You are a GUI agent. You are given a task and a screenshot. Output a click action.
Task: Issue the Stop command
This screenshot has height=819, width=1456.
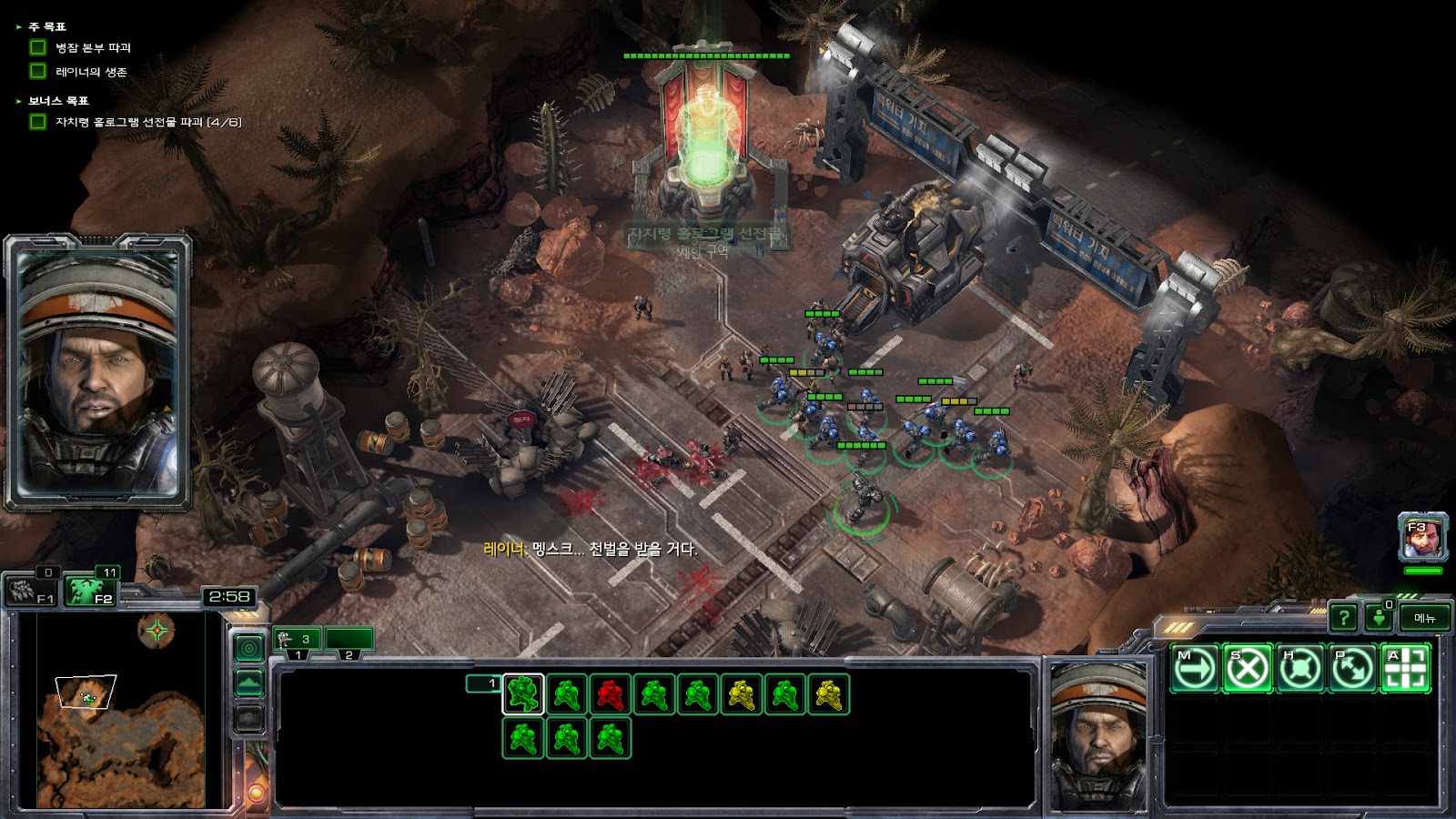point(1248,669)
